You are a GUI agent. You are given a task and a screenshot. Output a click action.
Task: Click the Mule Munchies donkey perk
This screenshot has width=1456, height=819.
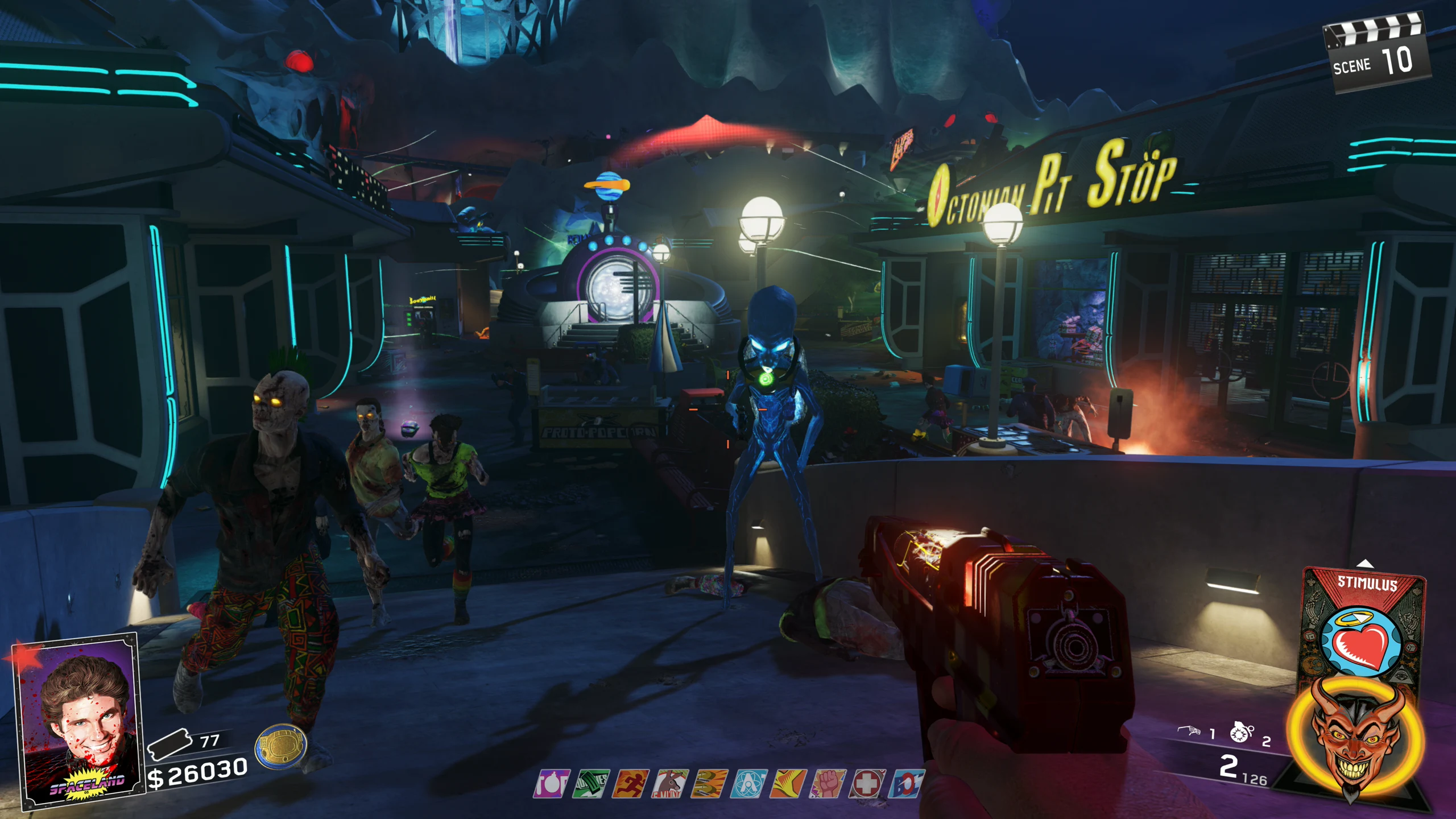tap(671, 784)
